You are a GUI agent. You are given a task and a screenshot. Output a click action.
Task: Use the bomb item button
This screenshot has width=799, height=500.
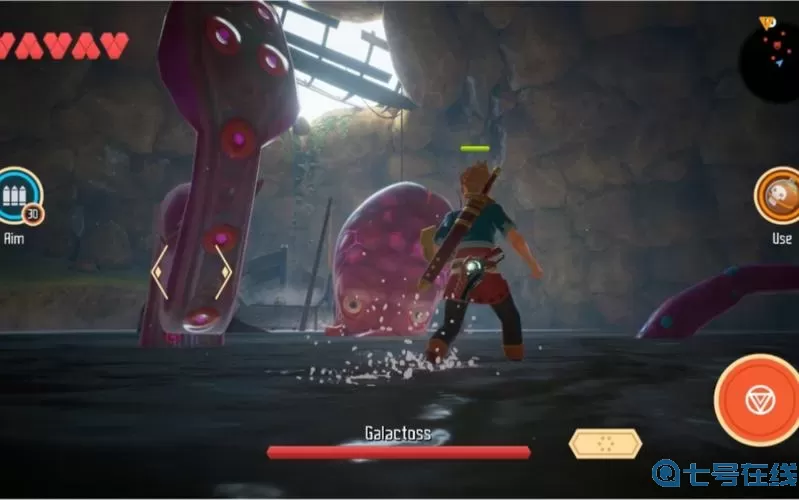point(778,196)
